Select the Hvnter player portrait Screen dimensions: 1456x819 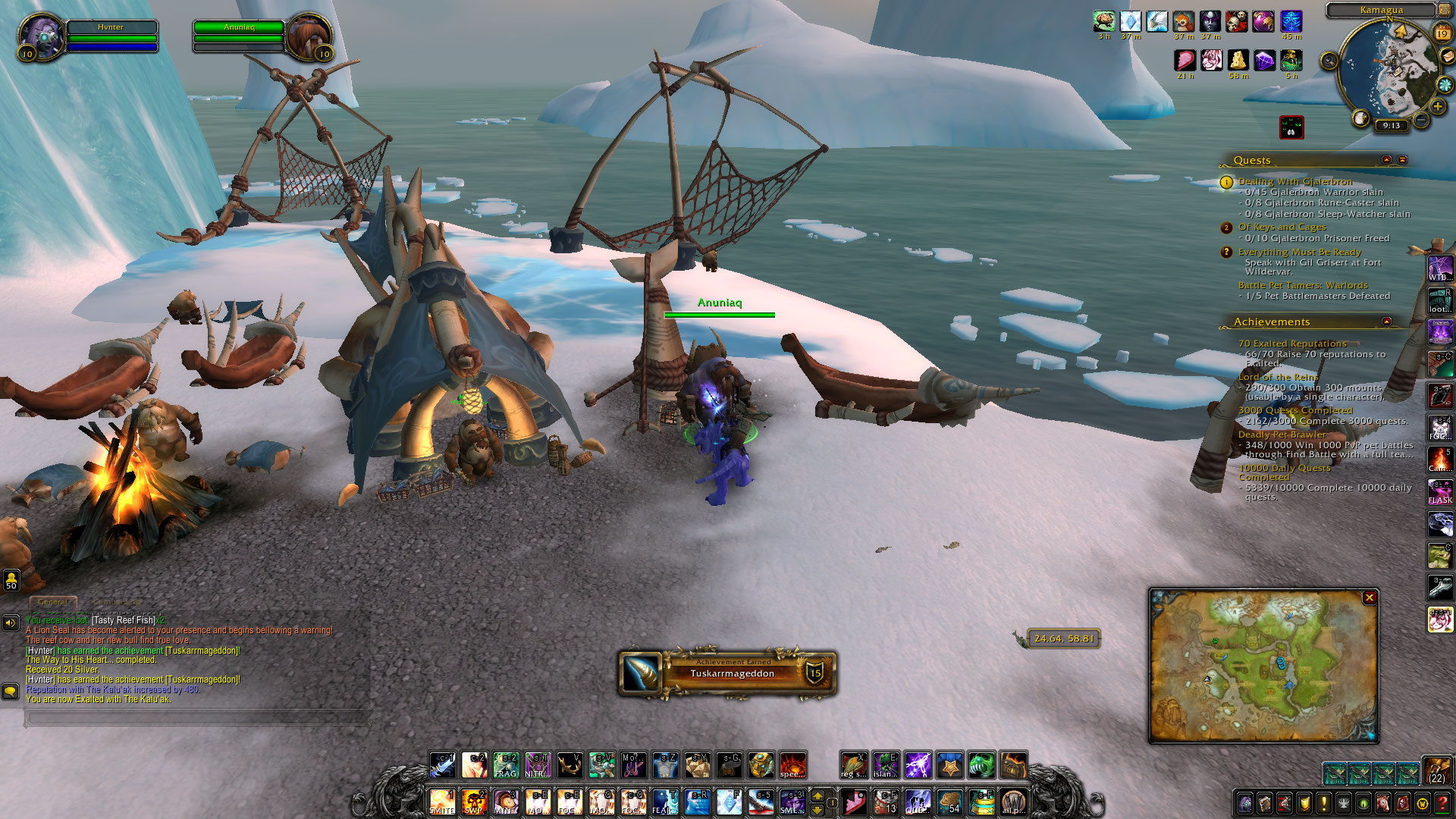tap(41, 36)
